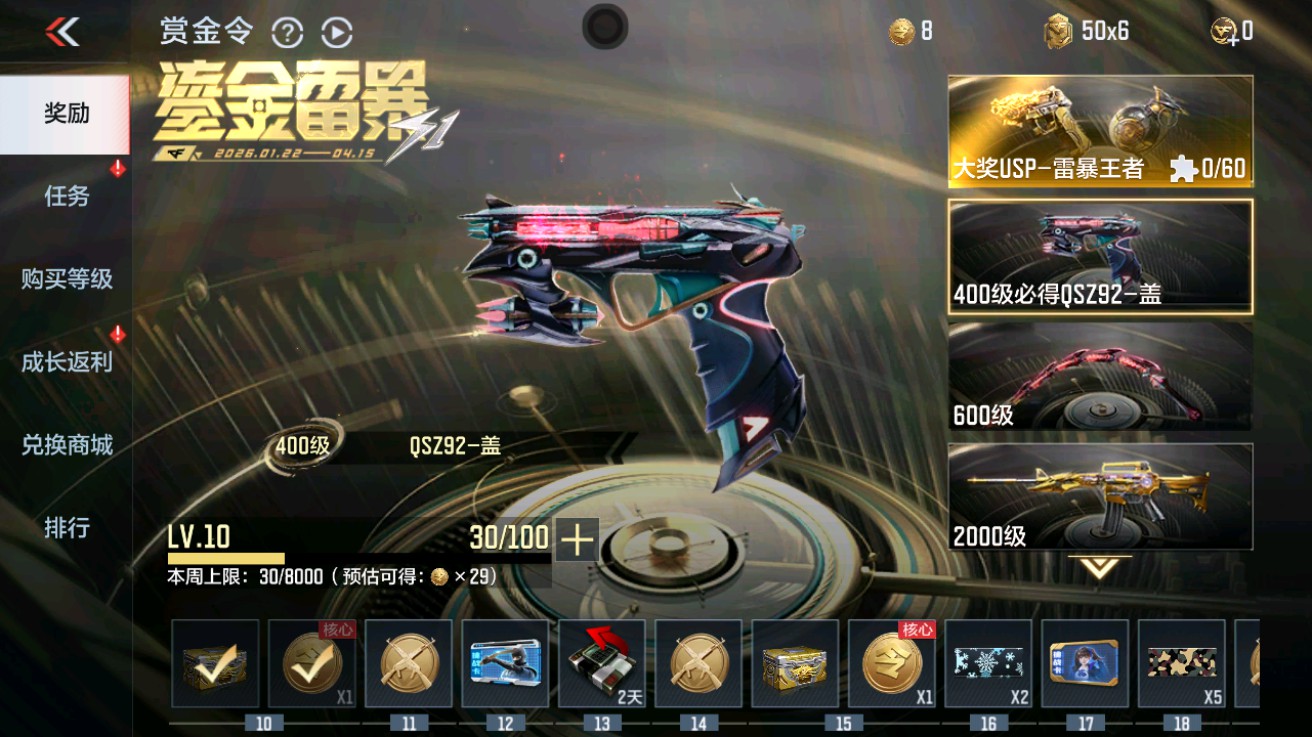1312x737 pixels.
Task: Play the 赏金令 intro video icon
Action: coord(336,31)
